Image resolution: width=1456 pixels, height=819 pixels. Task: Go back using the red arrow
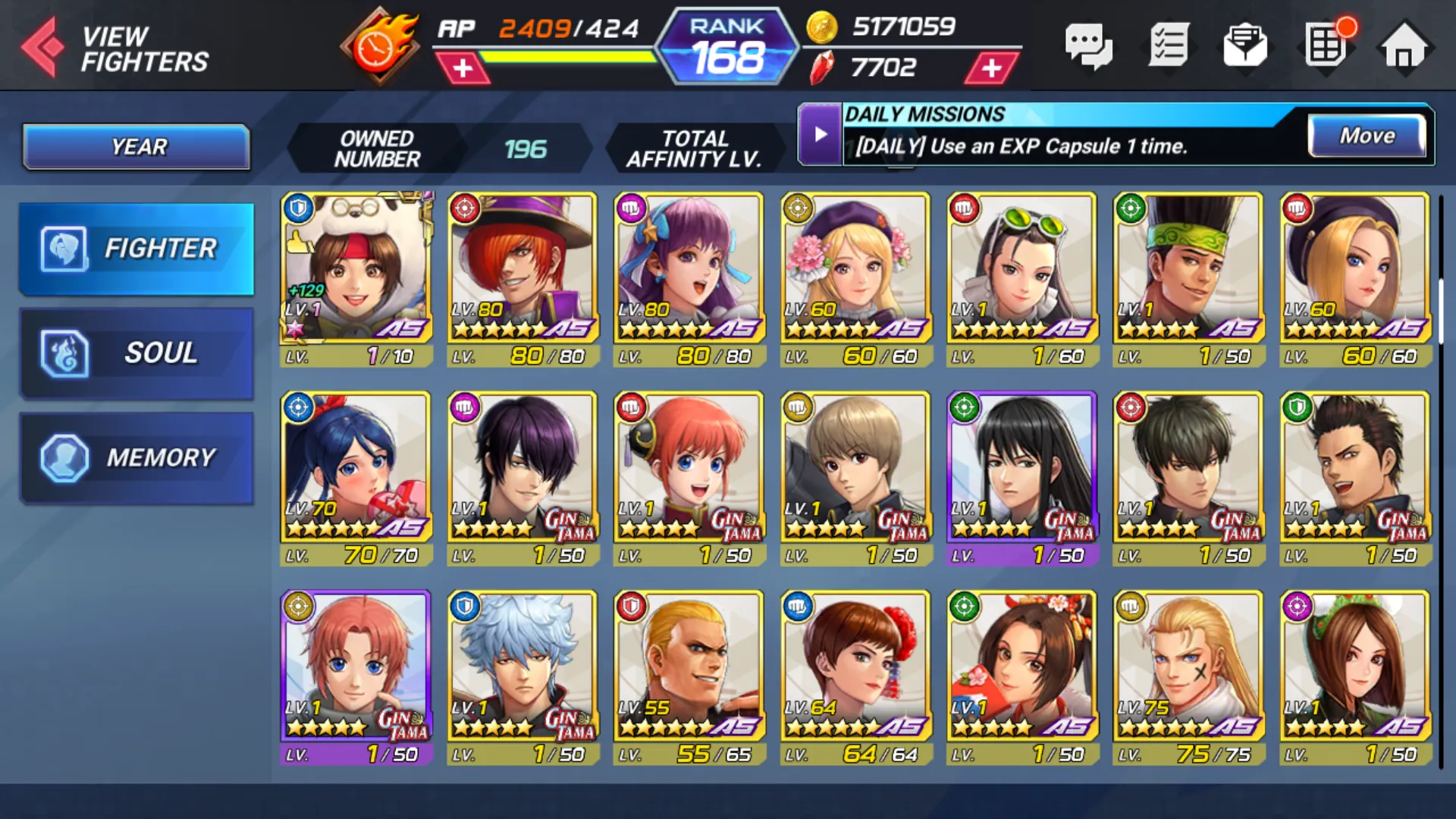pos(43,47)
